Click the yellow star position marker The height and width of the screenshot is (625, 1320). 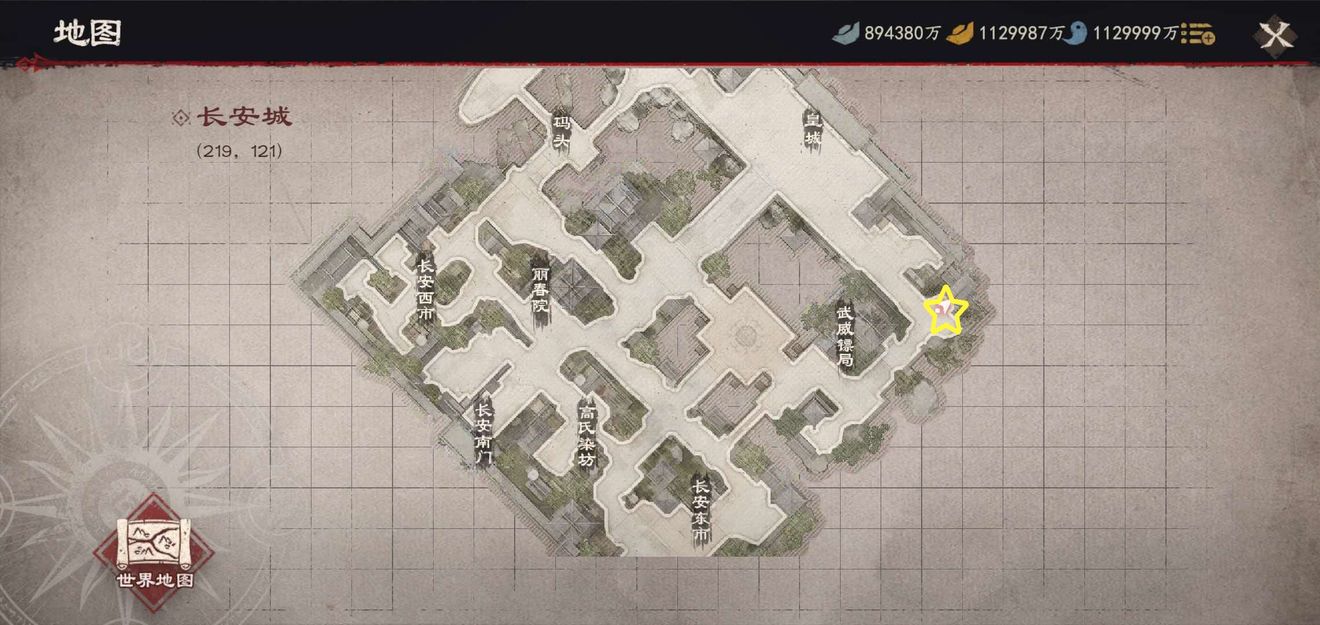coord(945,312)
